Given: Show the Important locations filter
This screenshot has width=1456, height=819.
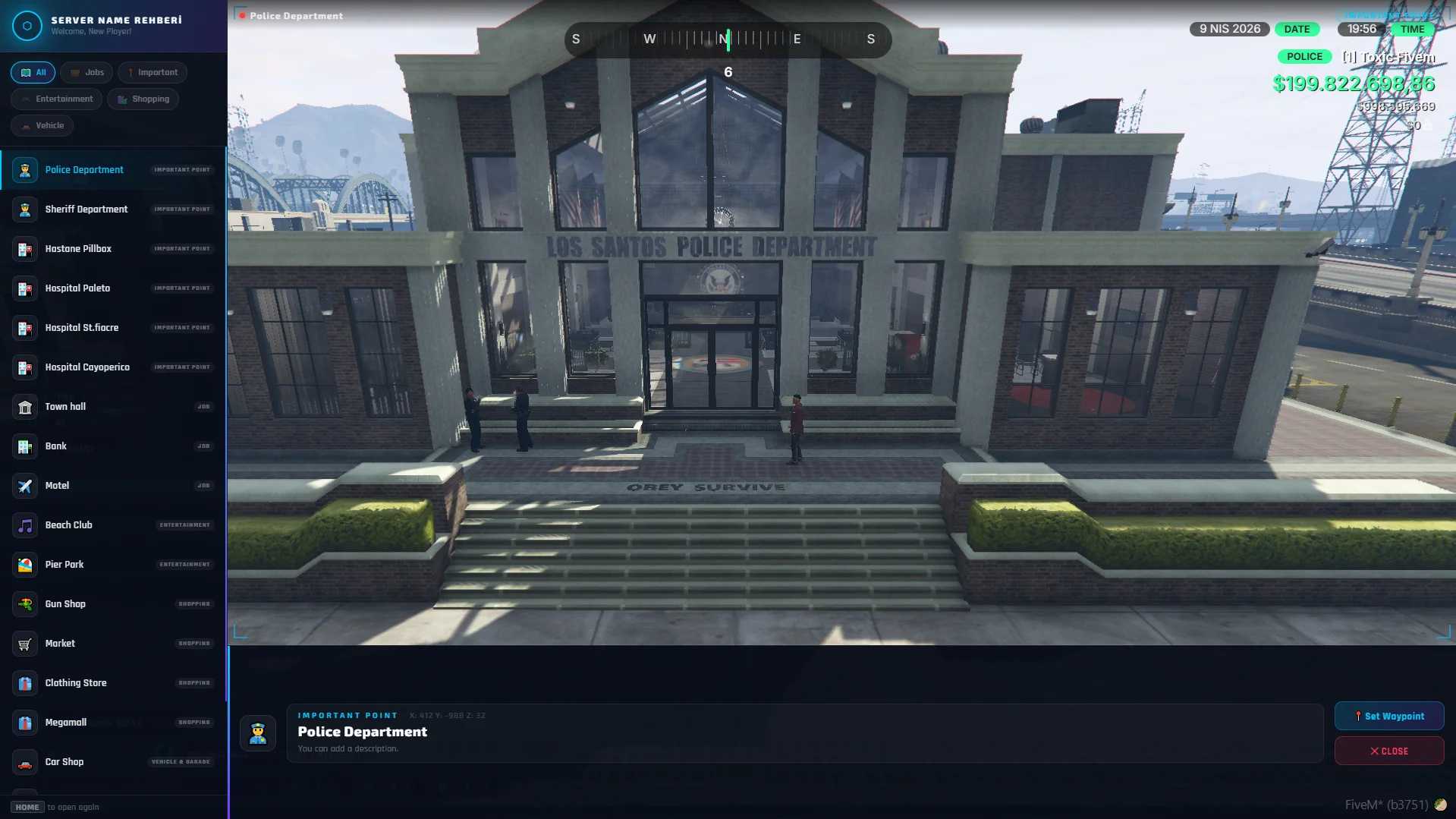Looking at the screenshot, I should [153, 73].
